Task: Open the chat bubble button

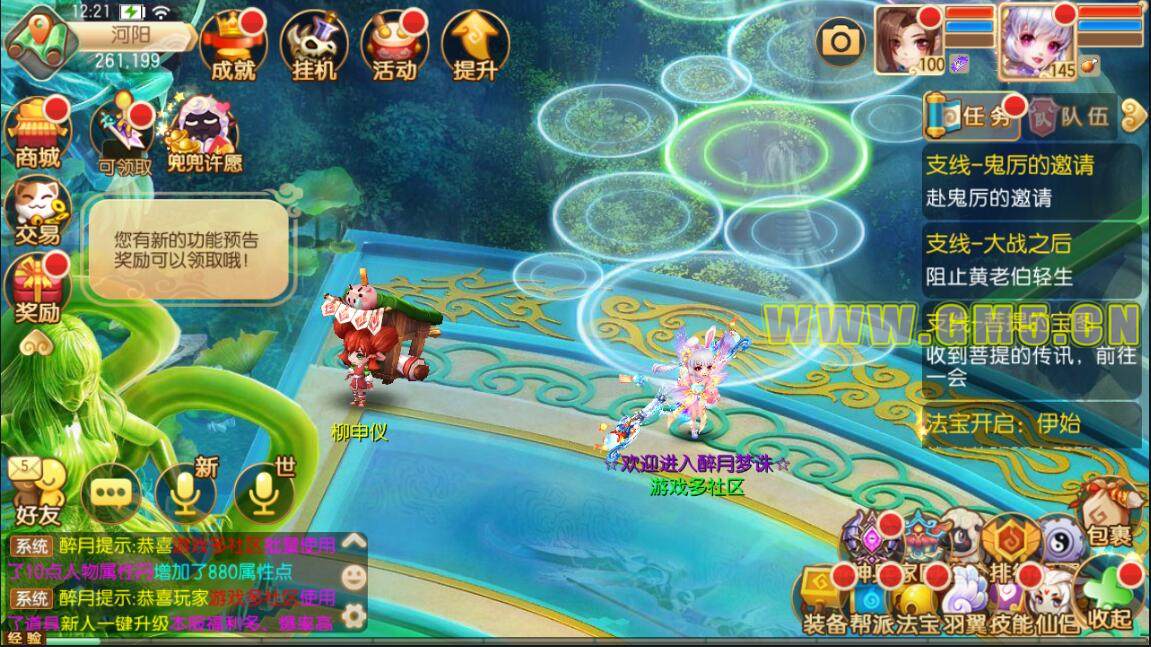Action: click(x=112, y=491)
